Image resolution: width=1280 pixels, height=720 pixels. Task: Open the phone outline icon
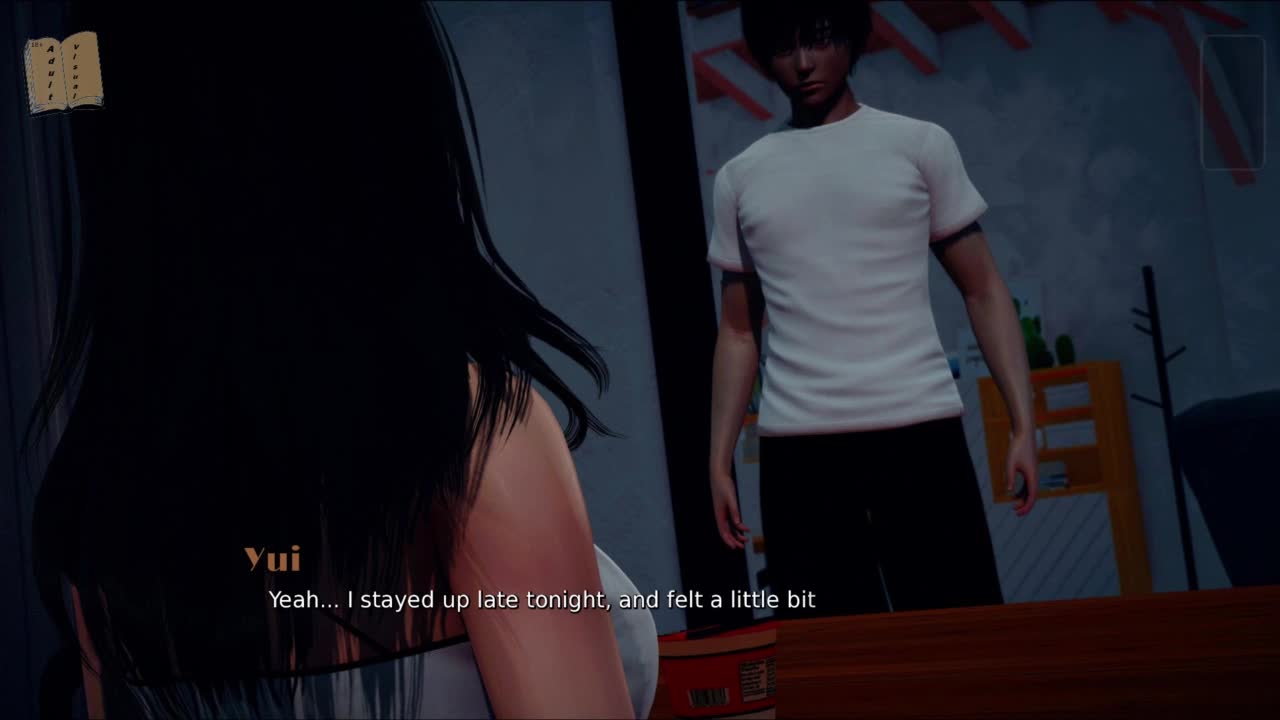coord(1232,103)
